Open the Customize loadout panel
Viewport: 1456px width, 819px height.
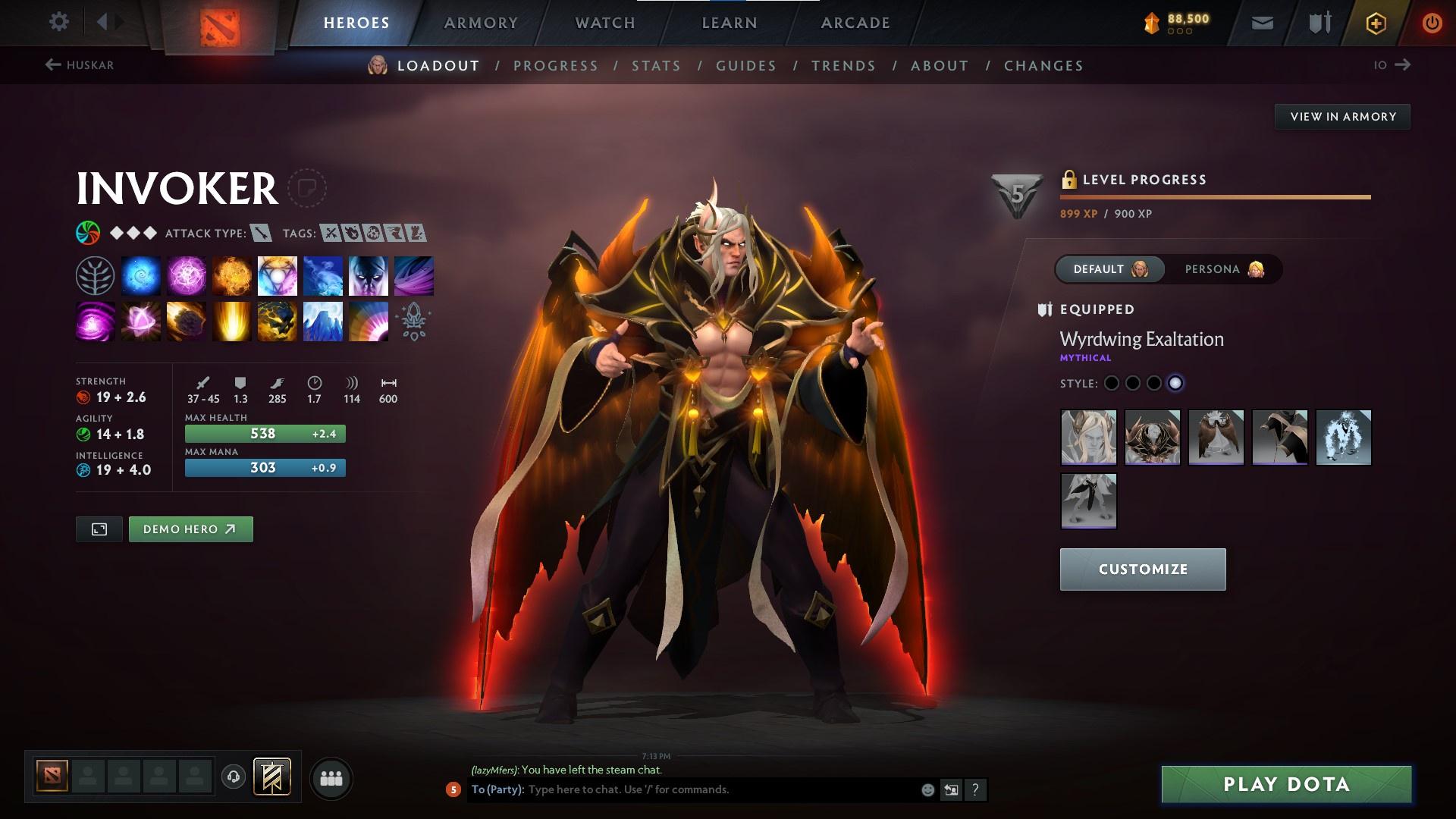(1142, 570)
